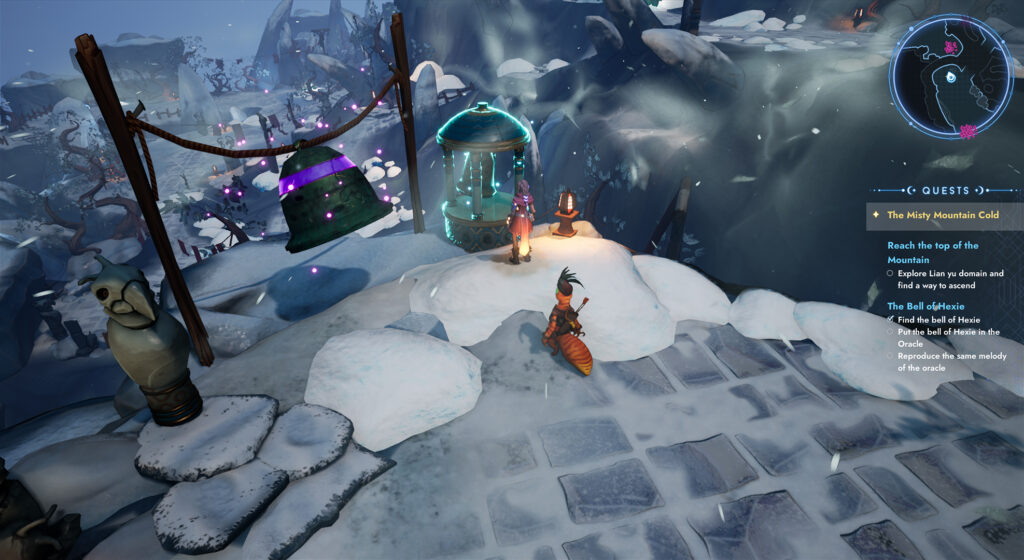The height and width of the screenshot is (560, 1024).
Task: Open the circular minimap
Action: click(950, 77)
